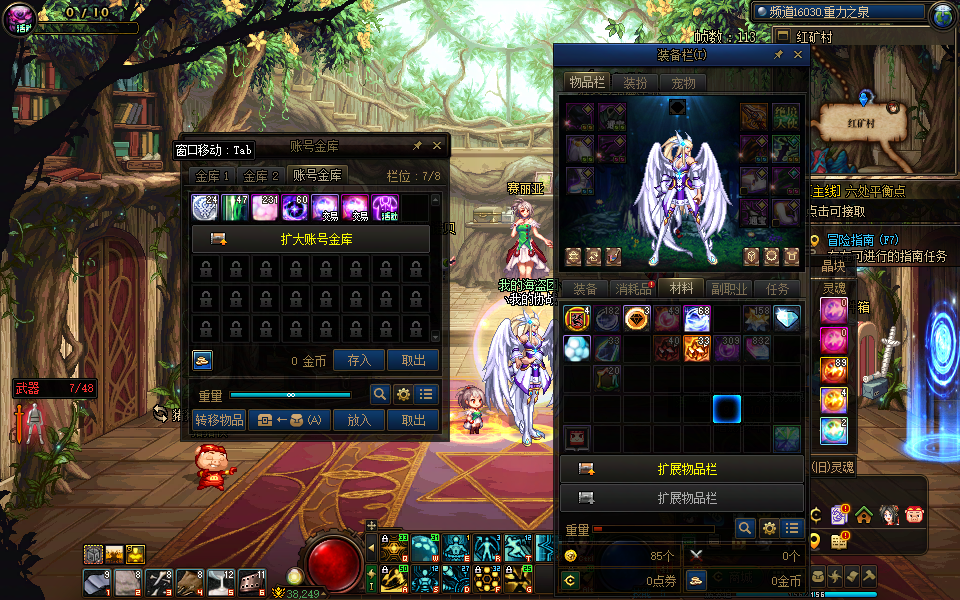Open the green house icon menu

pos(864,515)
